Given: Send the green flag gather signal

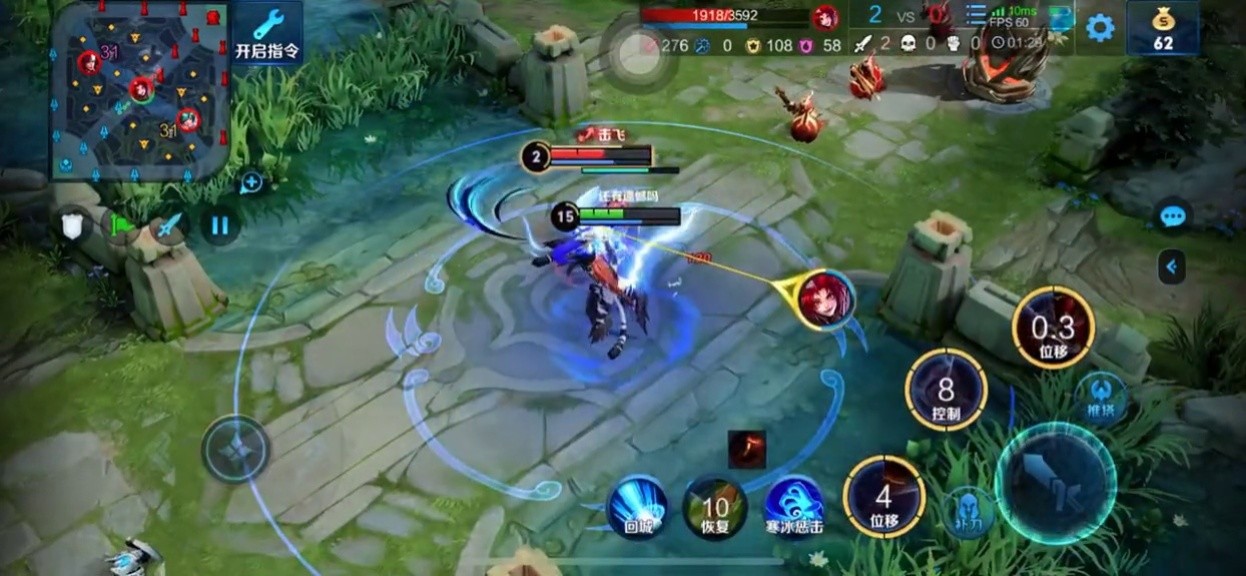Looking at the screenshot, I should (123, 224).
